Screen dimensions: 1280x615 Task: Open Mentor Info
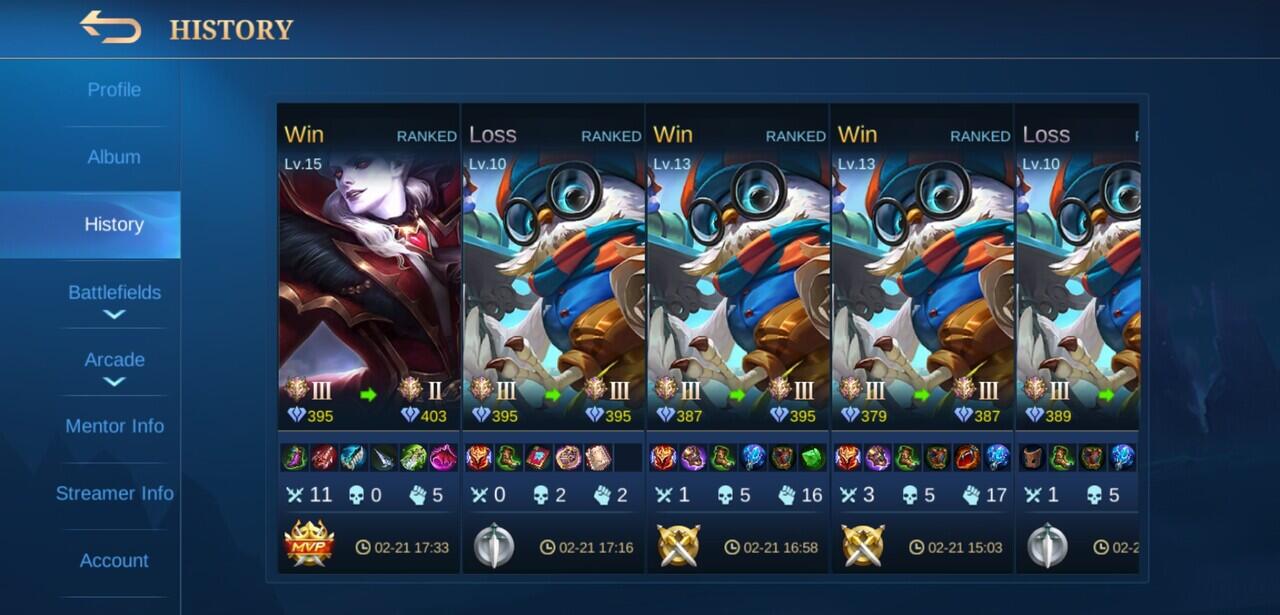click(114, 426)
